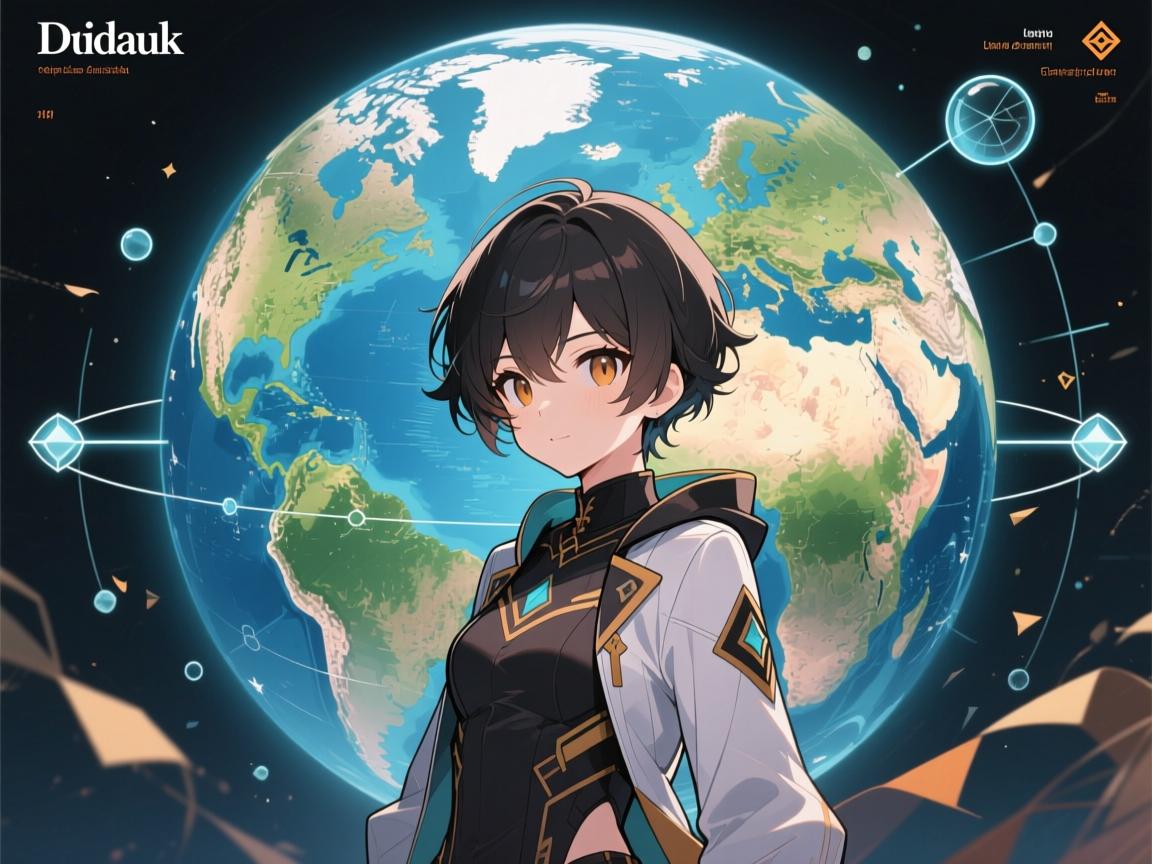Click the Duidauk title logo
Screen dimensions: 1152x864
click(111, 39)
